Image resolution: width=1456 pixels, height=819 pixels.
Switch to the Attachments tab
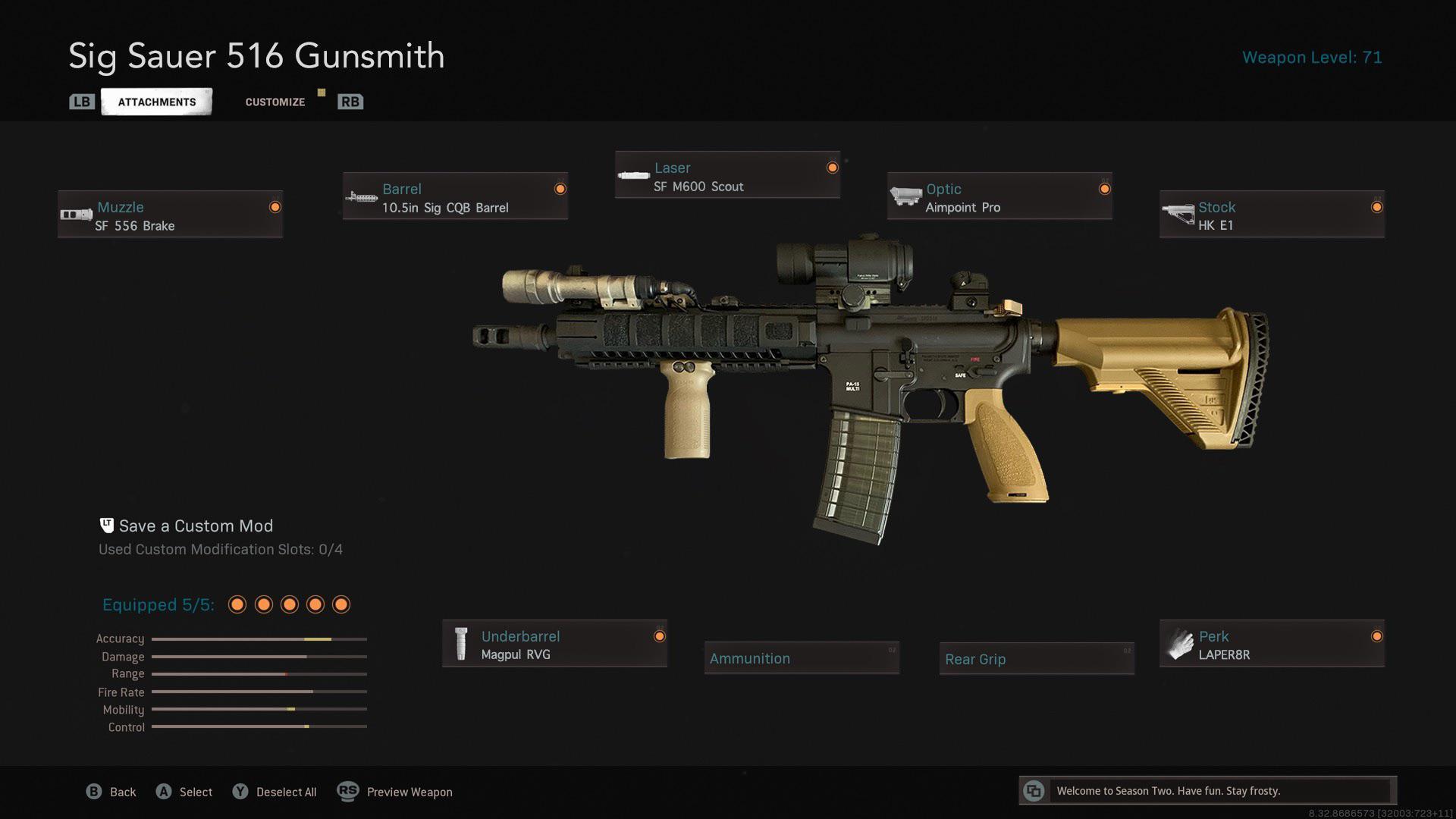click(156, 101)
